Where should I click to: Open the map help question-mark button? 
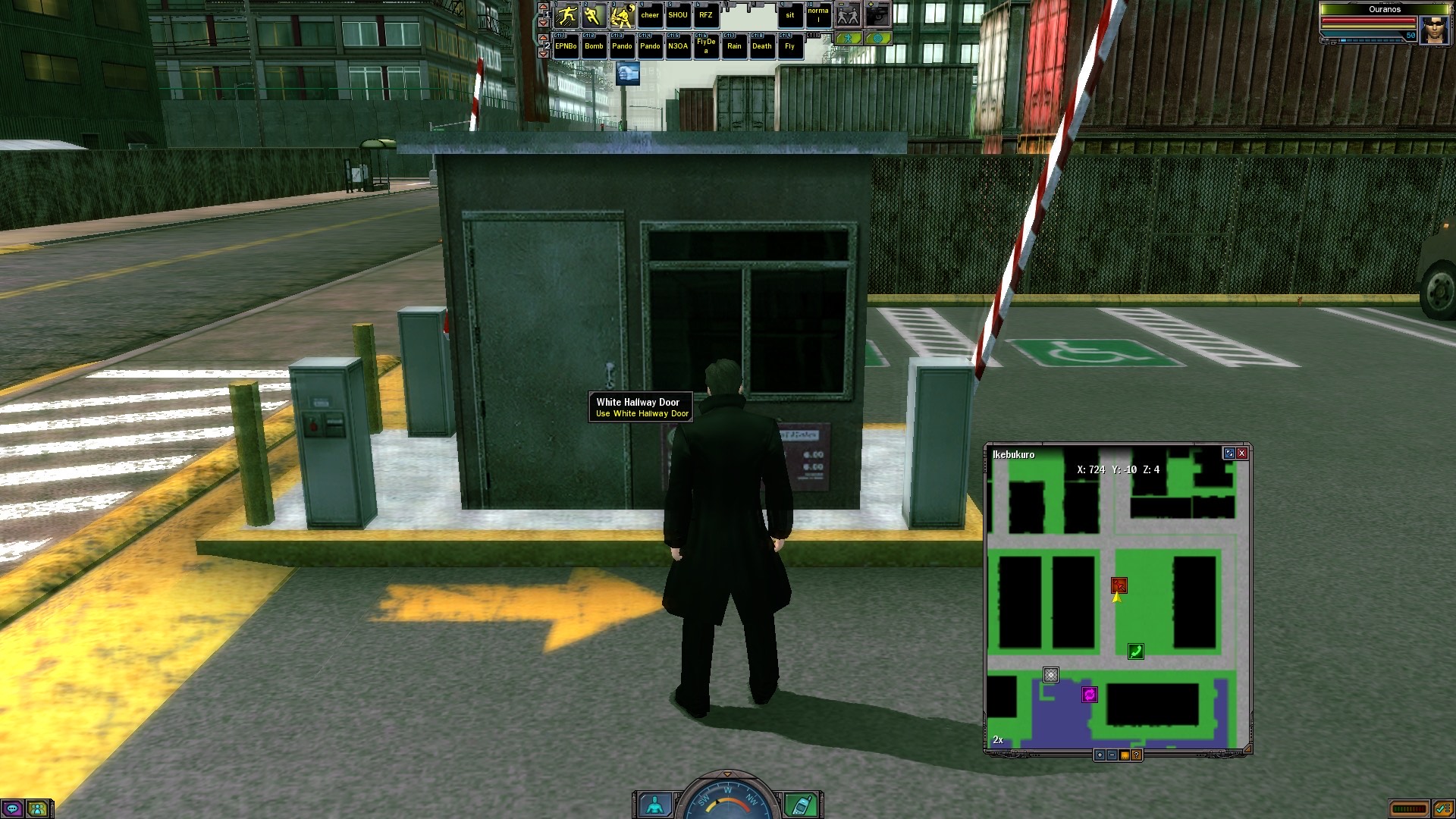1137,755
